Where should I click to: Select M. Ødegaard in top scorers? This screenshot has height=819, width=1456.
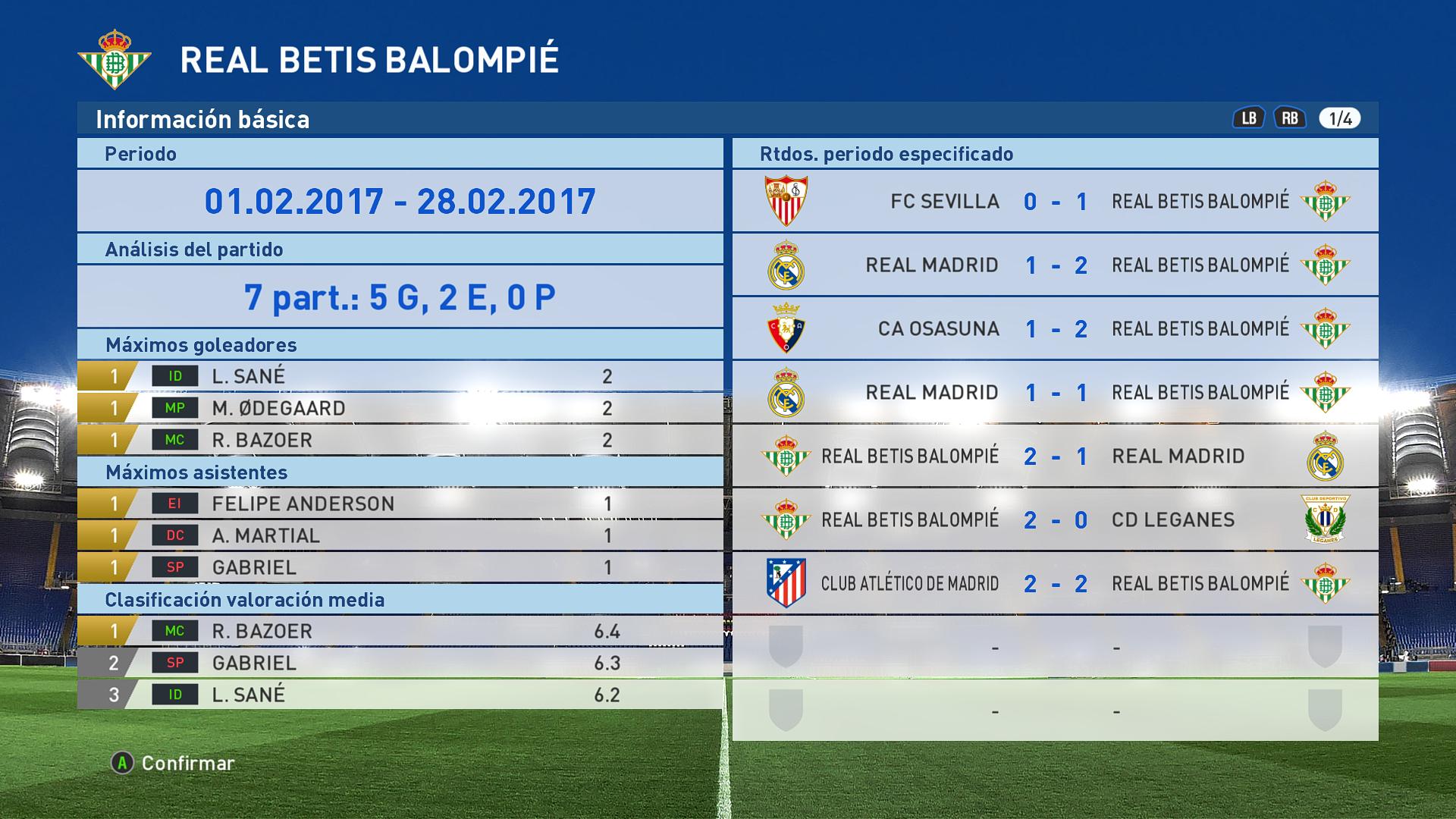[x=400, y=408]
